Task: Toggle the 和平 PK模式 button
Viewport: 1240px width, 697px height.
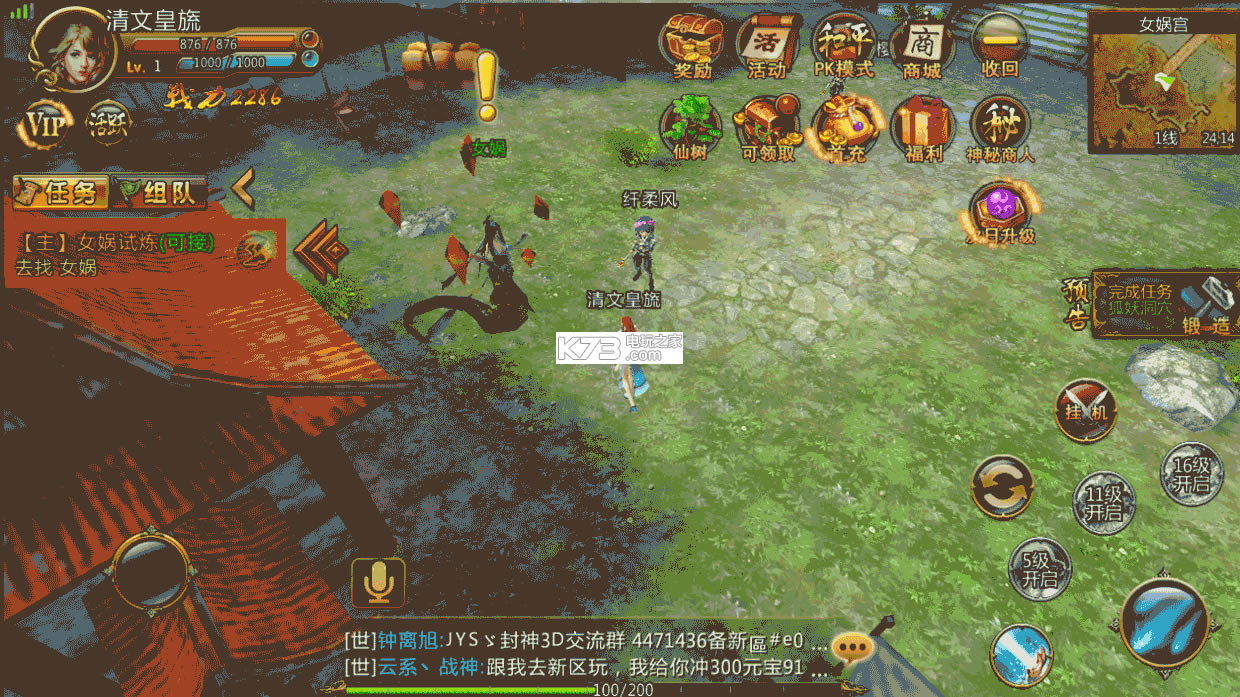Action: (843, 45)
